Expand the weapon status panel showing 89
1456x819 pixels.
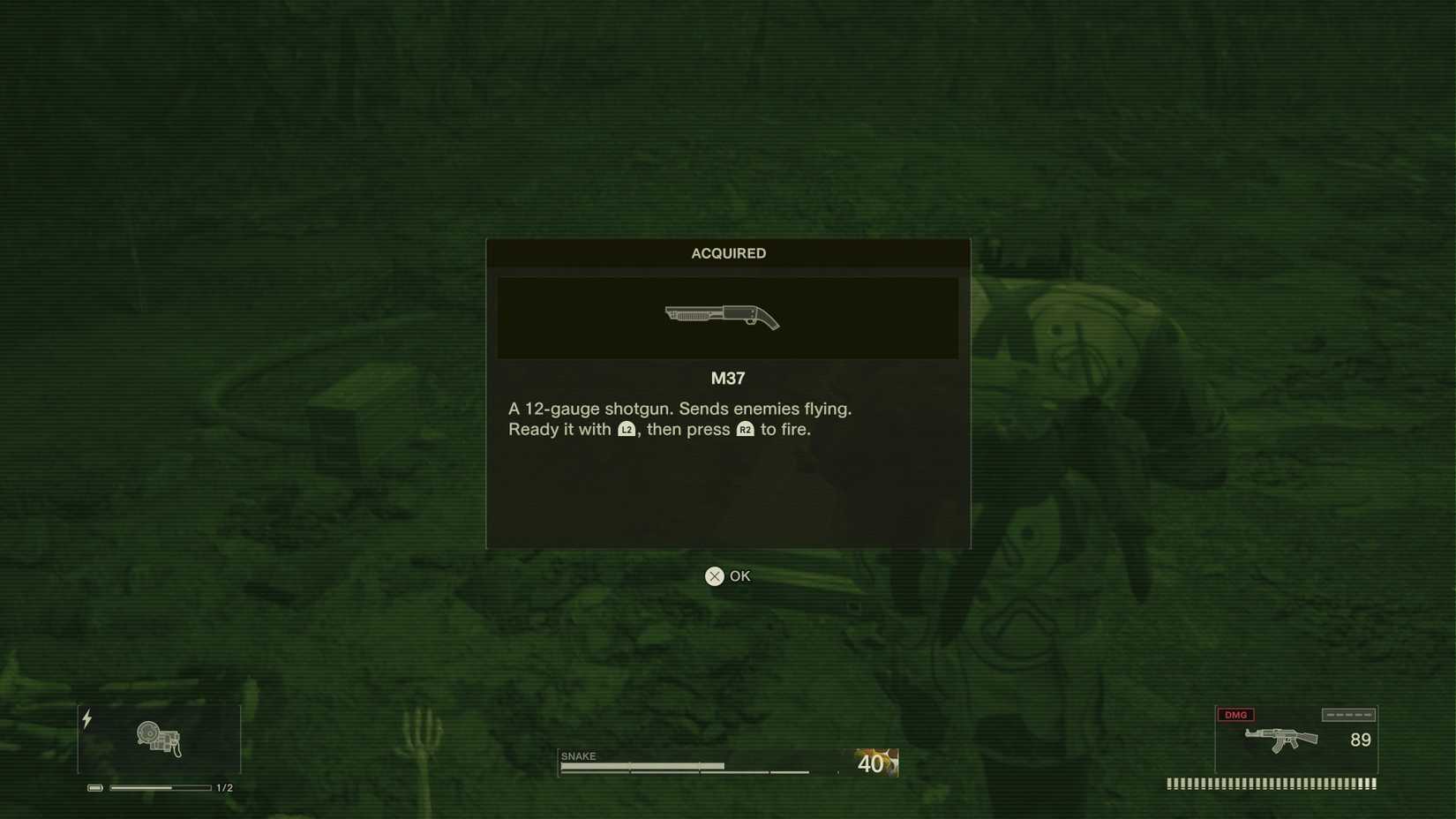pos(1295,740)
